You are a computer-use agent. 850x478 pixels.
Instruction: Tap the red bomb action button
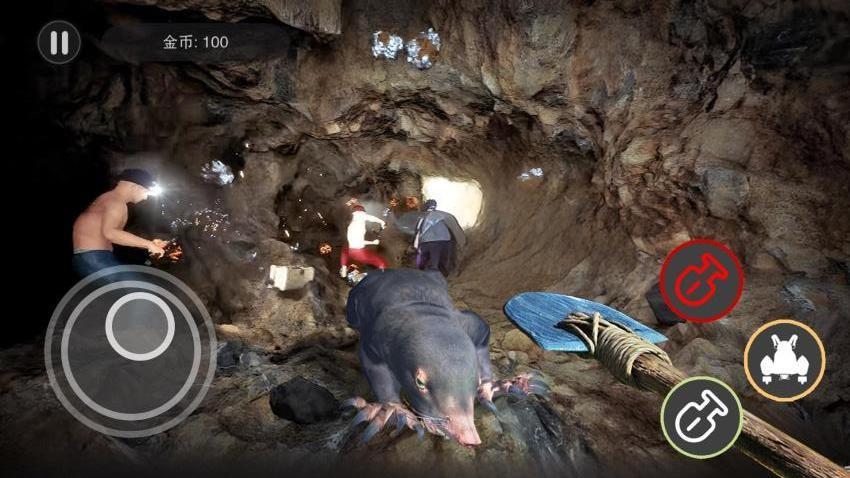point(701,280)
